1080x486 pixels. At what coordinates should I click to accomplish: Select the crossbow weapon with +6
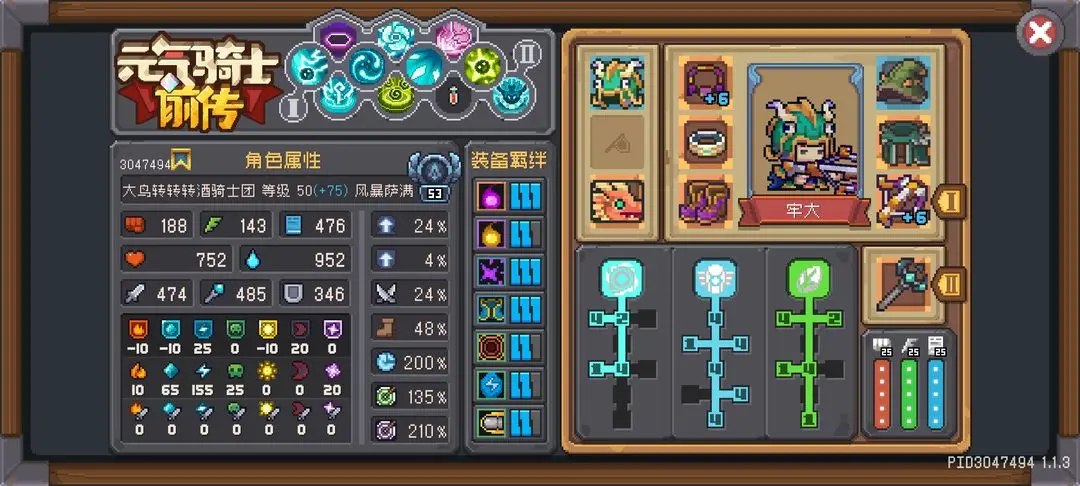click(902, 199)
